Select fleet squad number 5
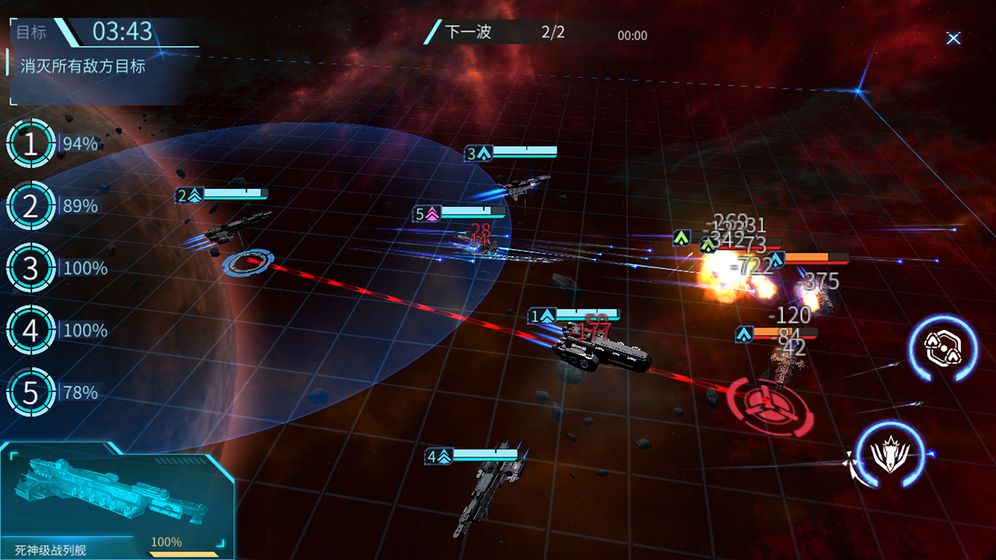This screenshot has height=560, width=996. (30, 393)
